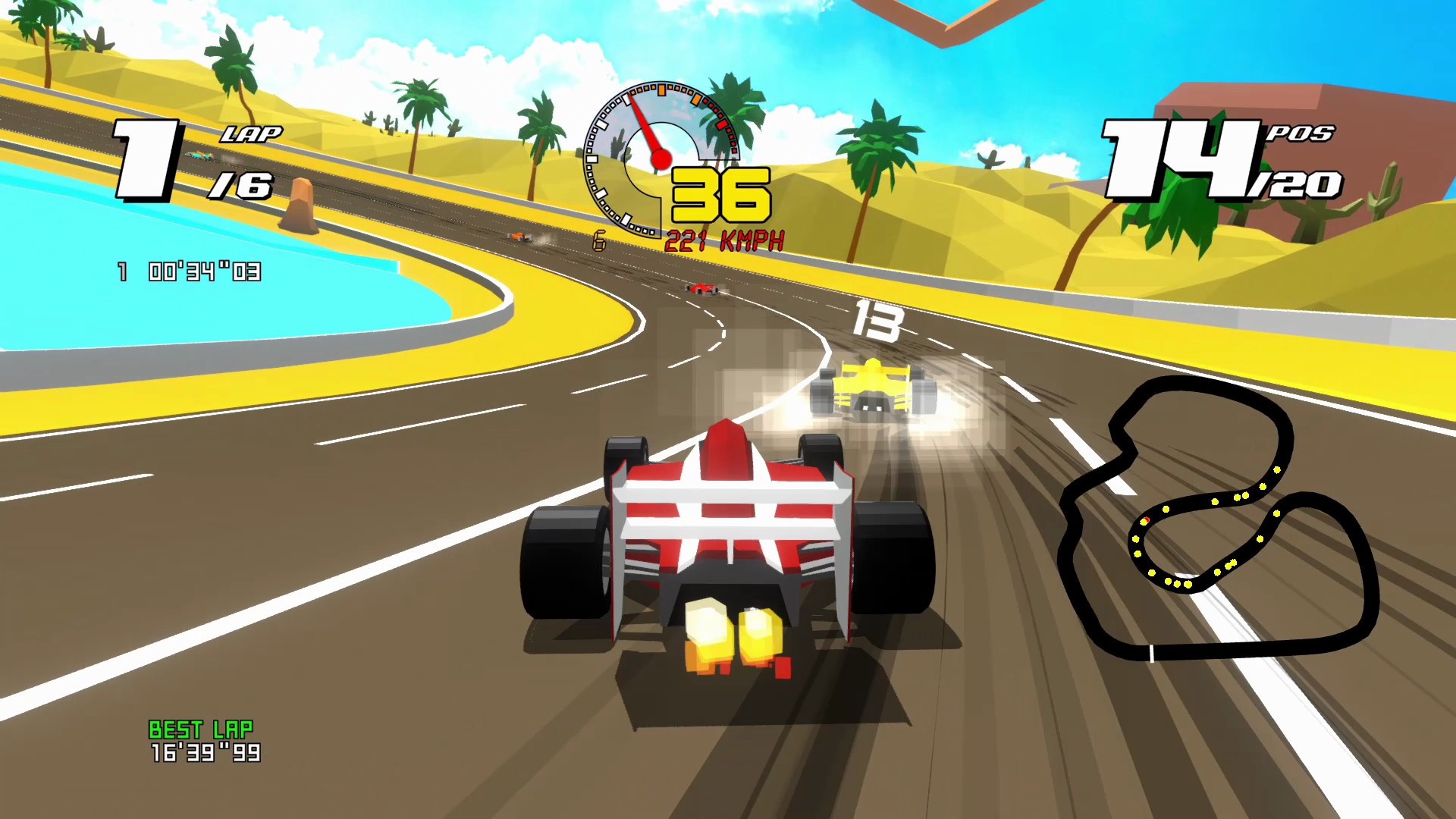Image resolution: width=1456 pixels, height=819 pixels.
Task: Click the red 221 KMPH speed text
Action: tap(724, 241)
